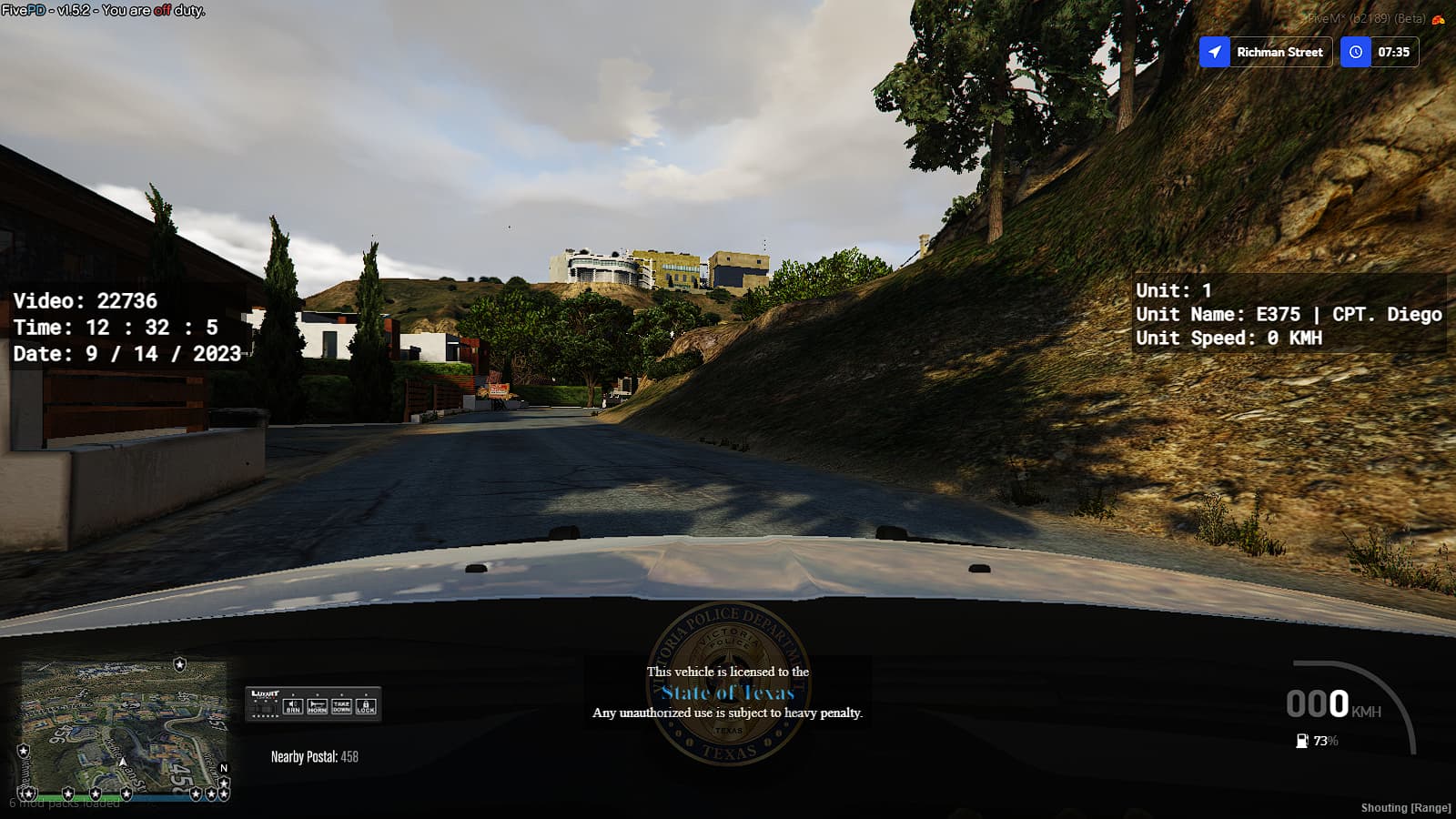The image size is (1456, 819).
Task: Activate the TAKE DOWN lights icon
Action: [341, 706]
